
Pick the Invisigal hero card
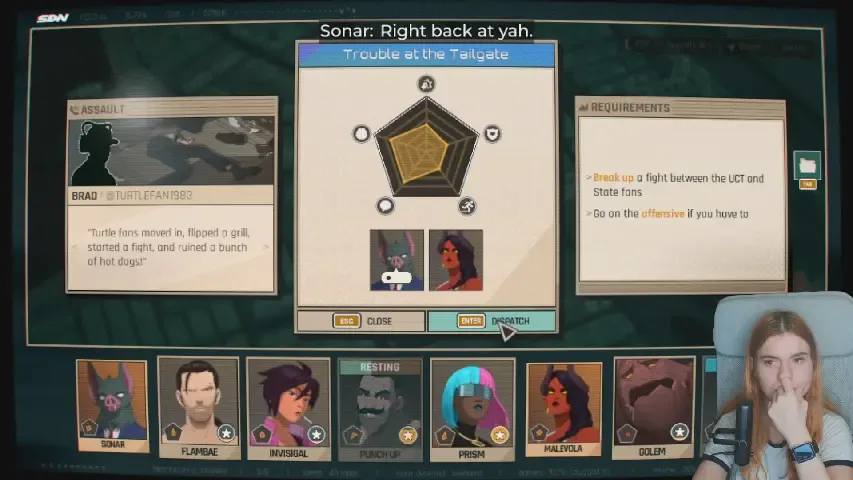[288, 407]
